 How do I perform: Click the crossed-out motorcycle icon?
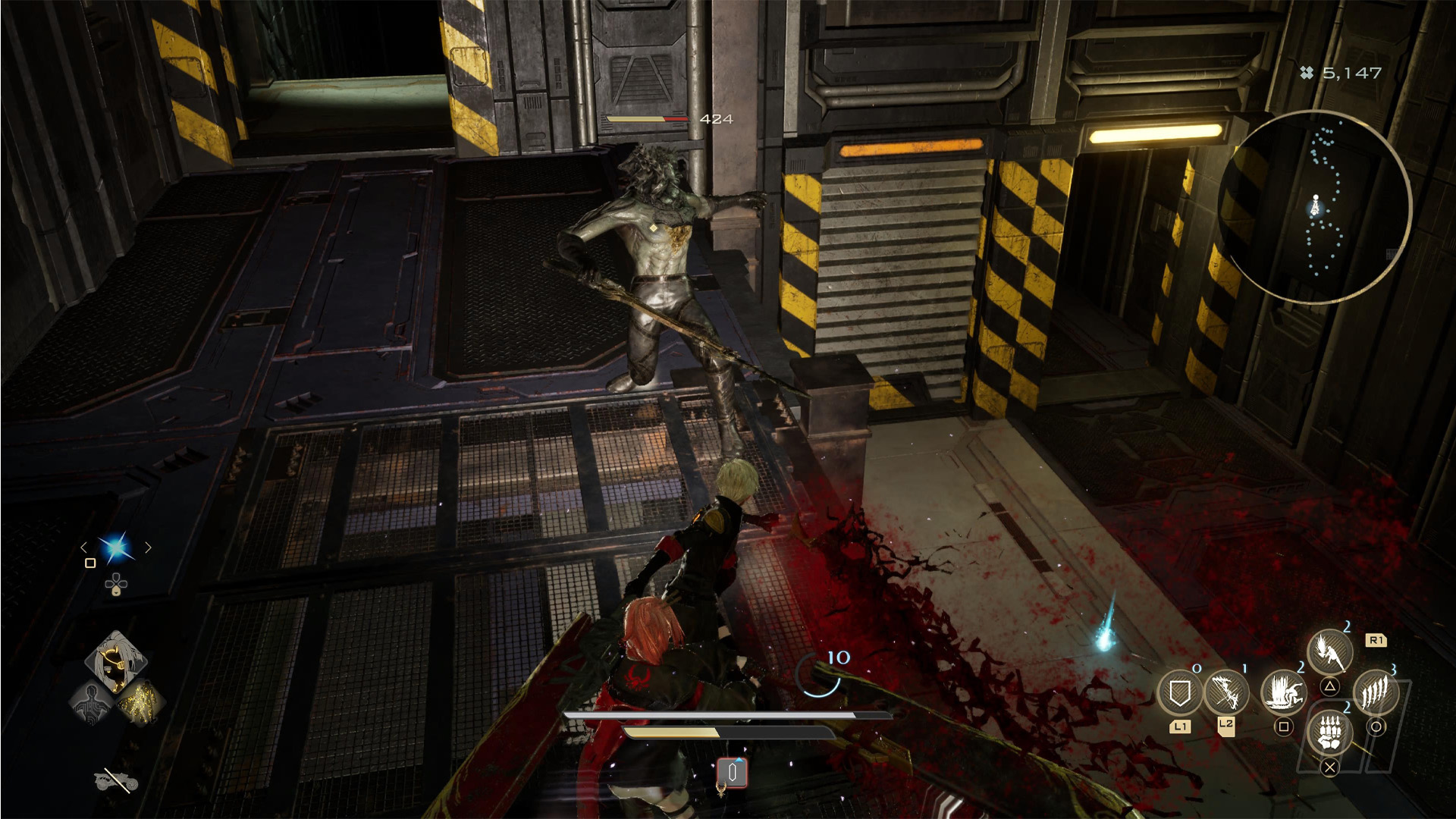pos(115,779)
